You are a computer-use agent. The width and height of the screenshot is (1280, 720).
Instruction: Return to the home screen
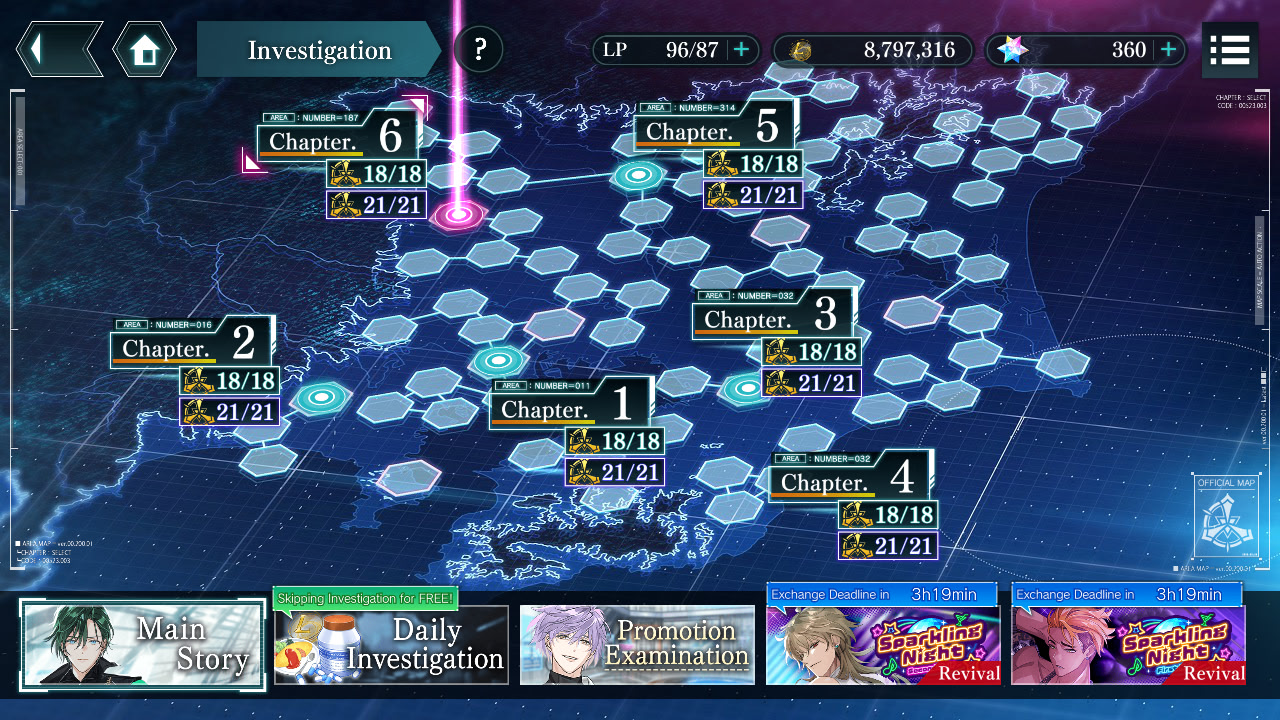coord(144,49)
